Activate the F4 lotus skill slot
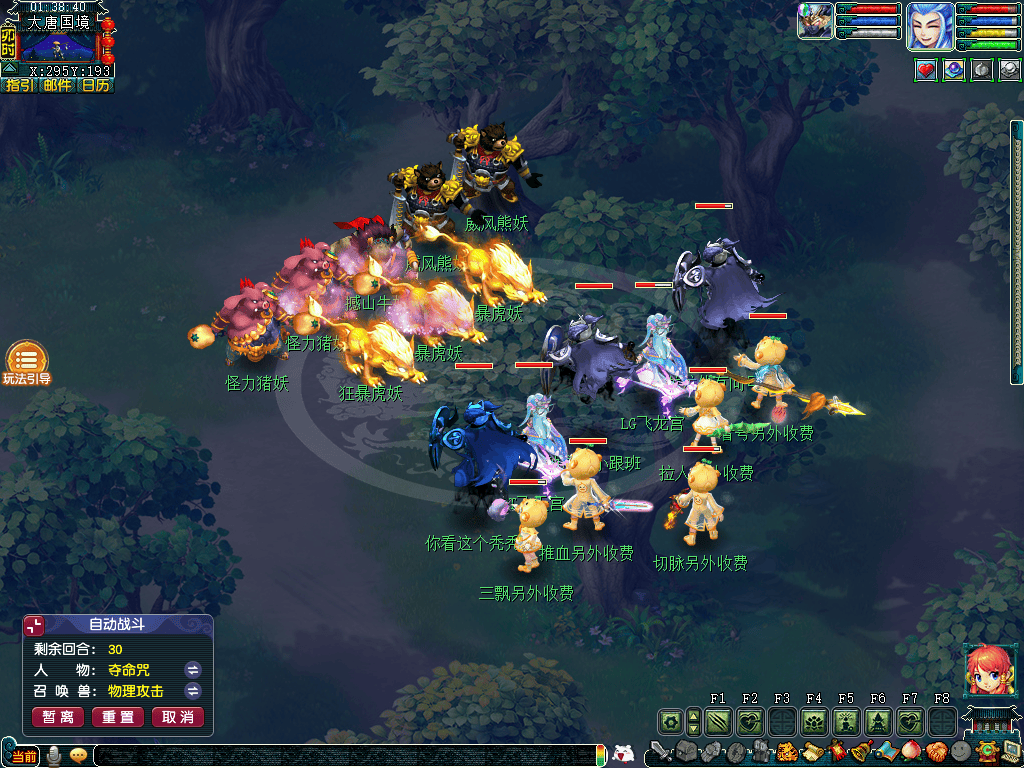This screenshot has height=768, width=1024. click(x=814, y=721)
